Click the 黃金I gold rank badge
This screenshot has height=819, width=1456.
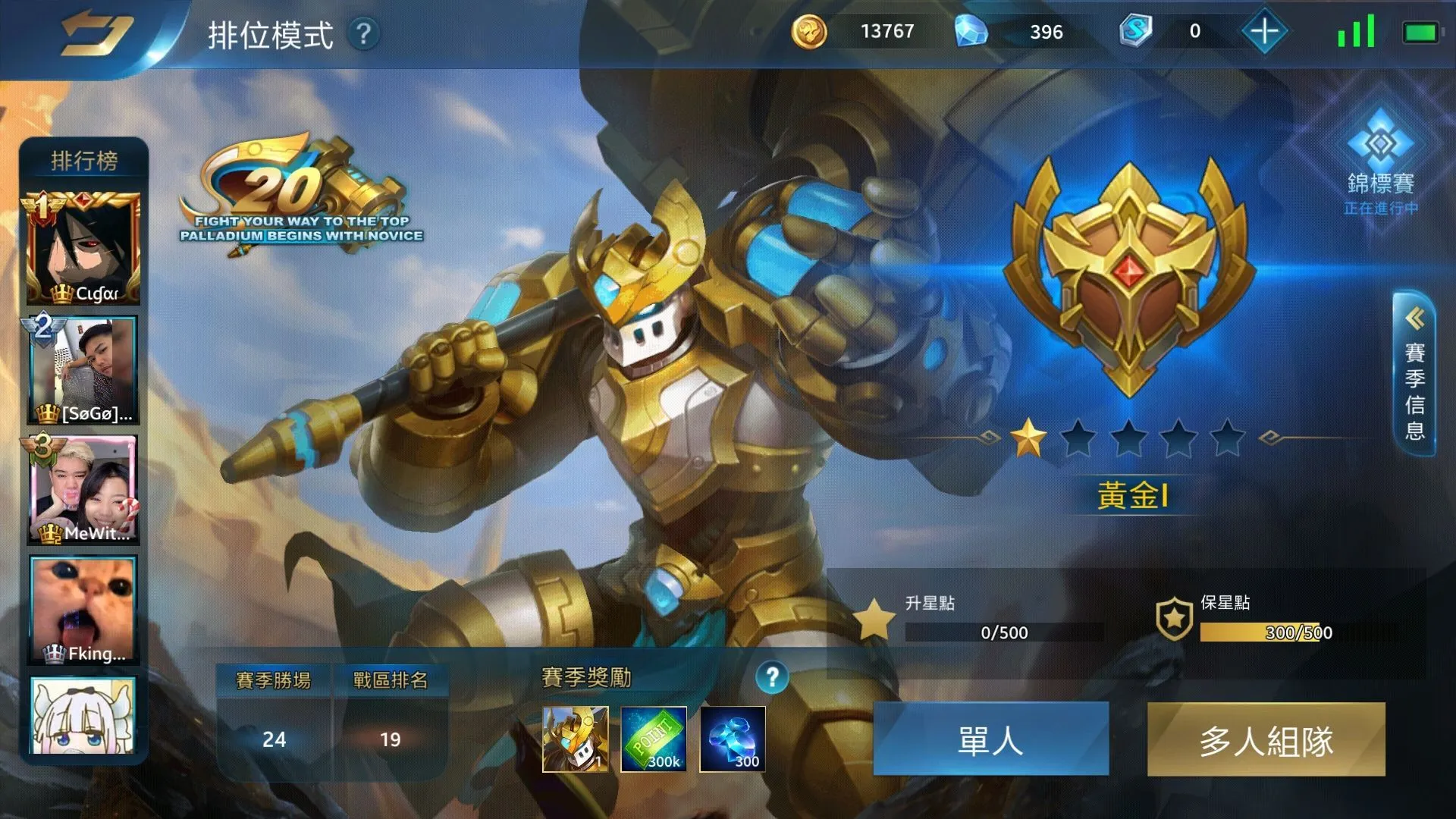click(1129, 277)
